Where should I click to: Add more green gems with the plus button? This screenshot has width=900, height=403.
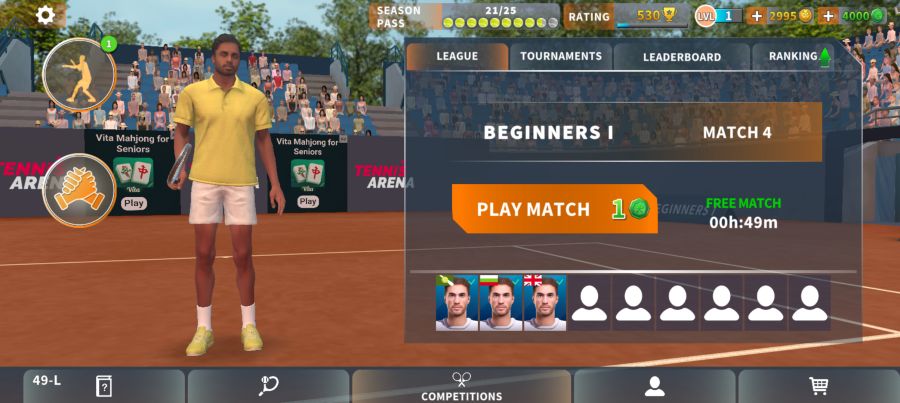click(x=828, y=16)
